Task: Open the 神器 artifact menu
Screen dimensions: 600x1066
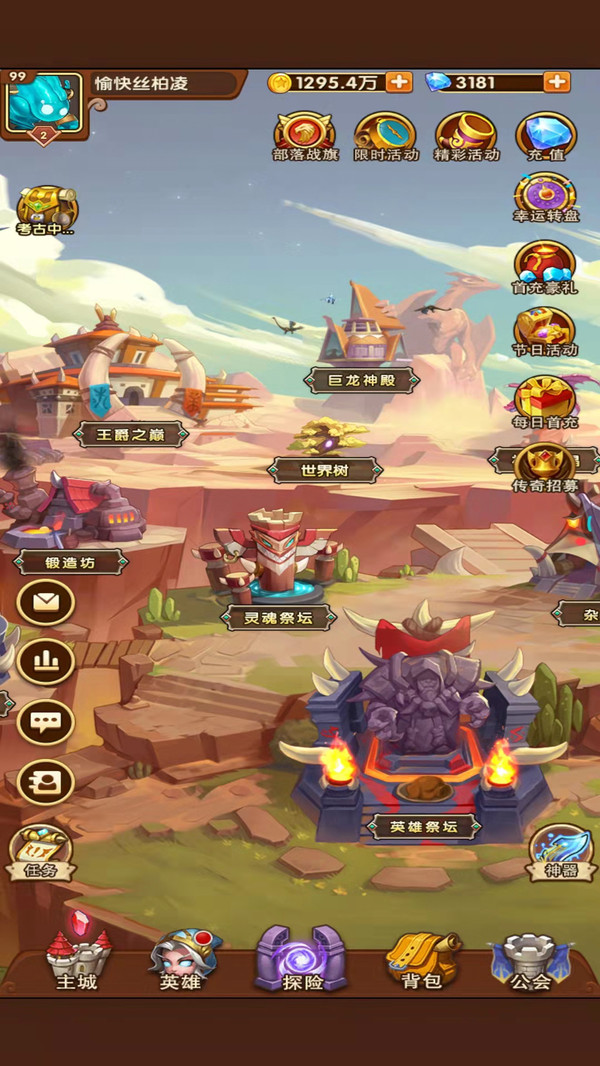Action: 560,850
